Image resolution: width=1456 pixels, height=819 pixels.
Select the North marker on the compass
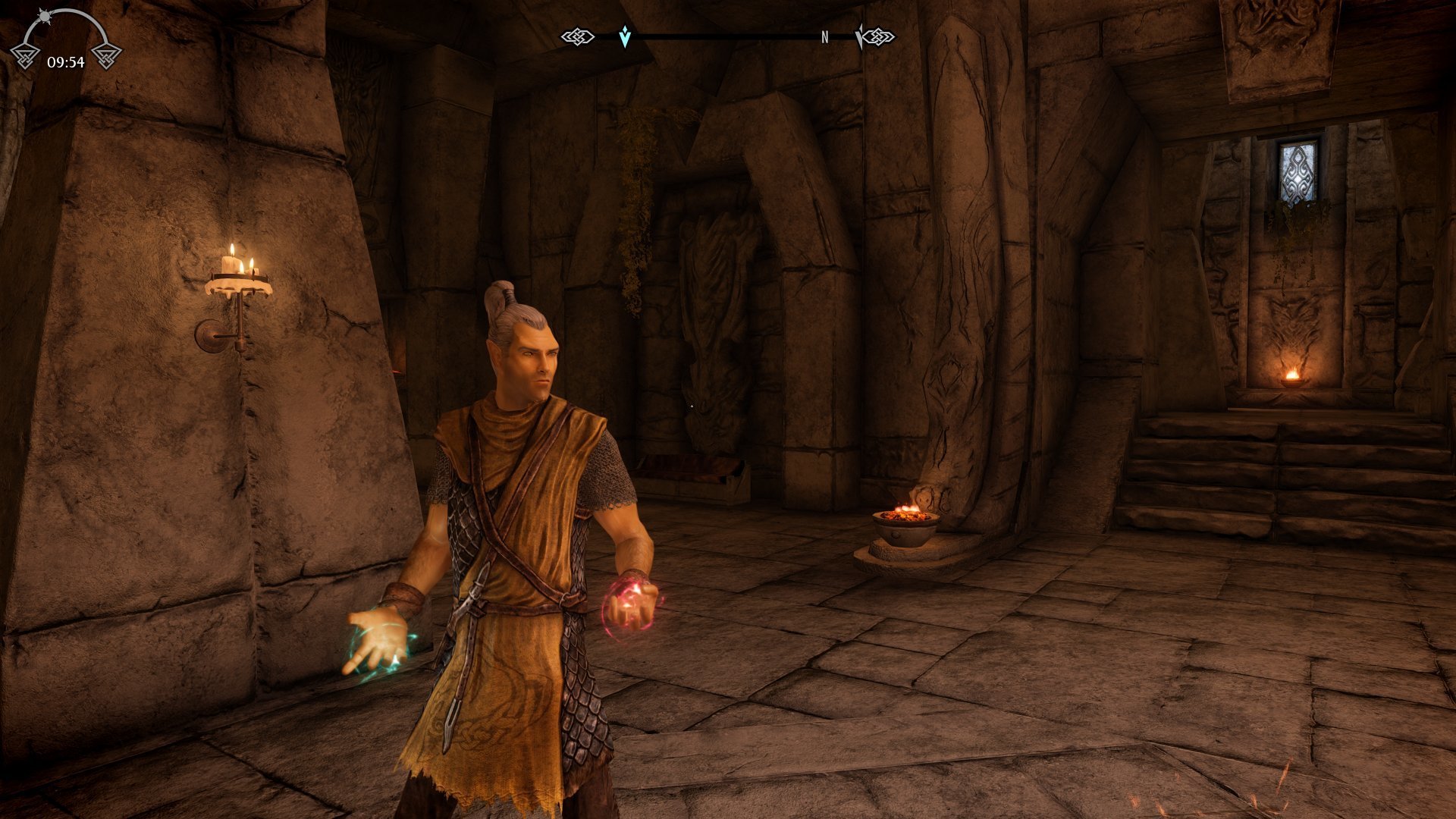point(824,37)
